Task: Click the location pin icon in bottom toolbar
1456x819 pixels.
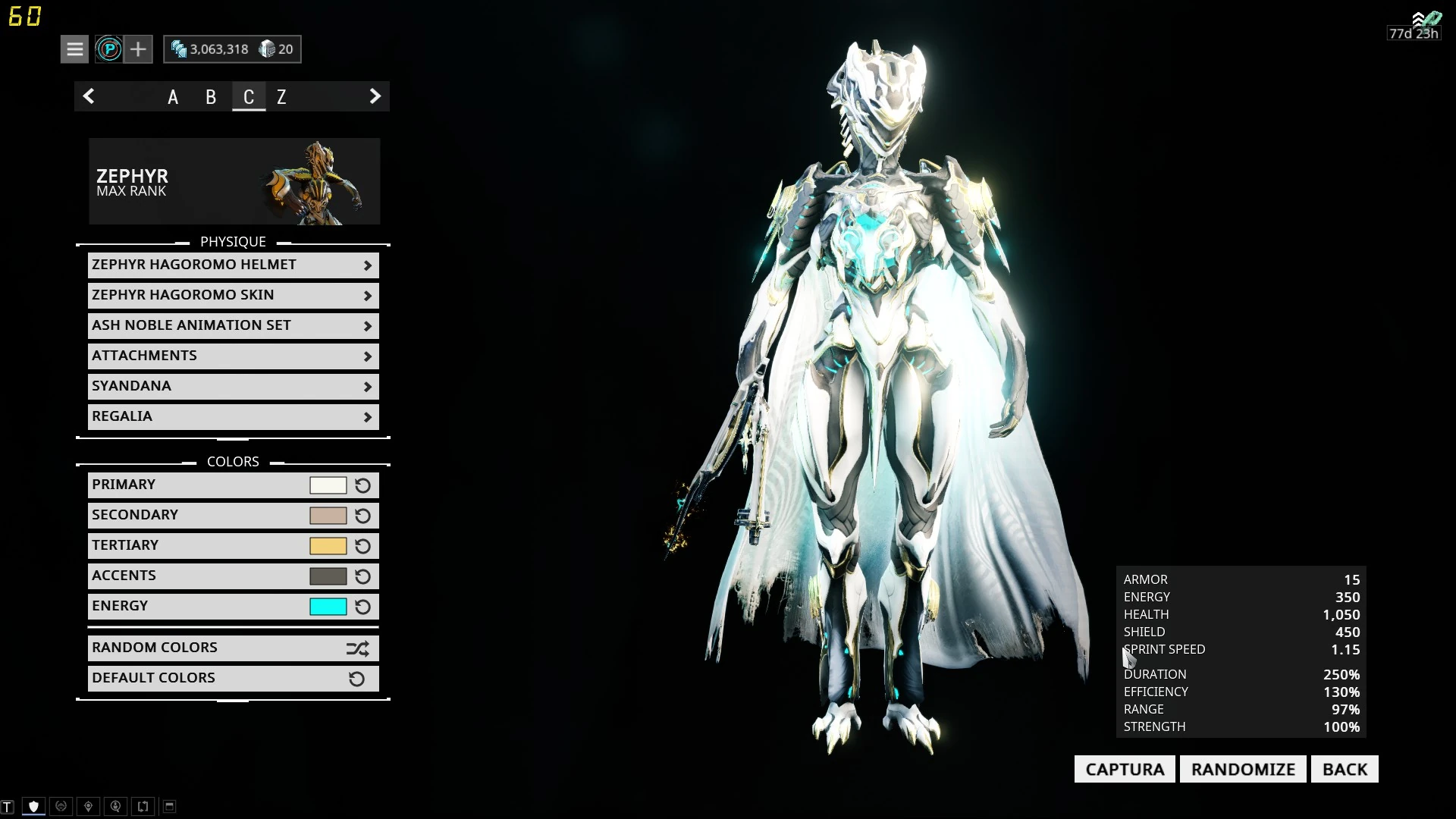Action: tap(89, 806)
